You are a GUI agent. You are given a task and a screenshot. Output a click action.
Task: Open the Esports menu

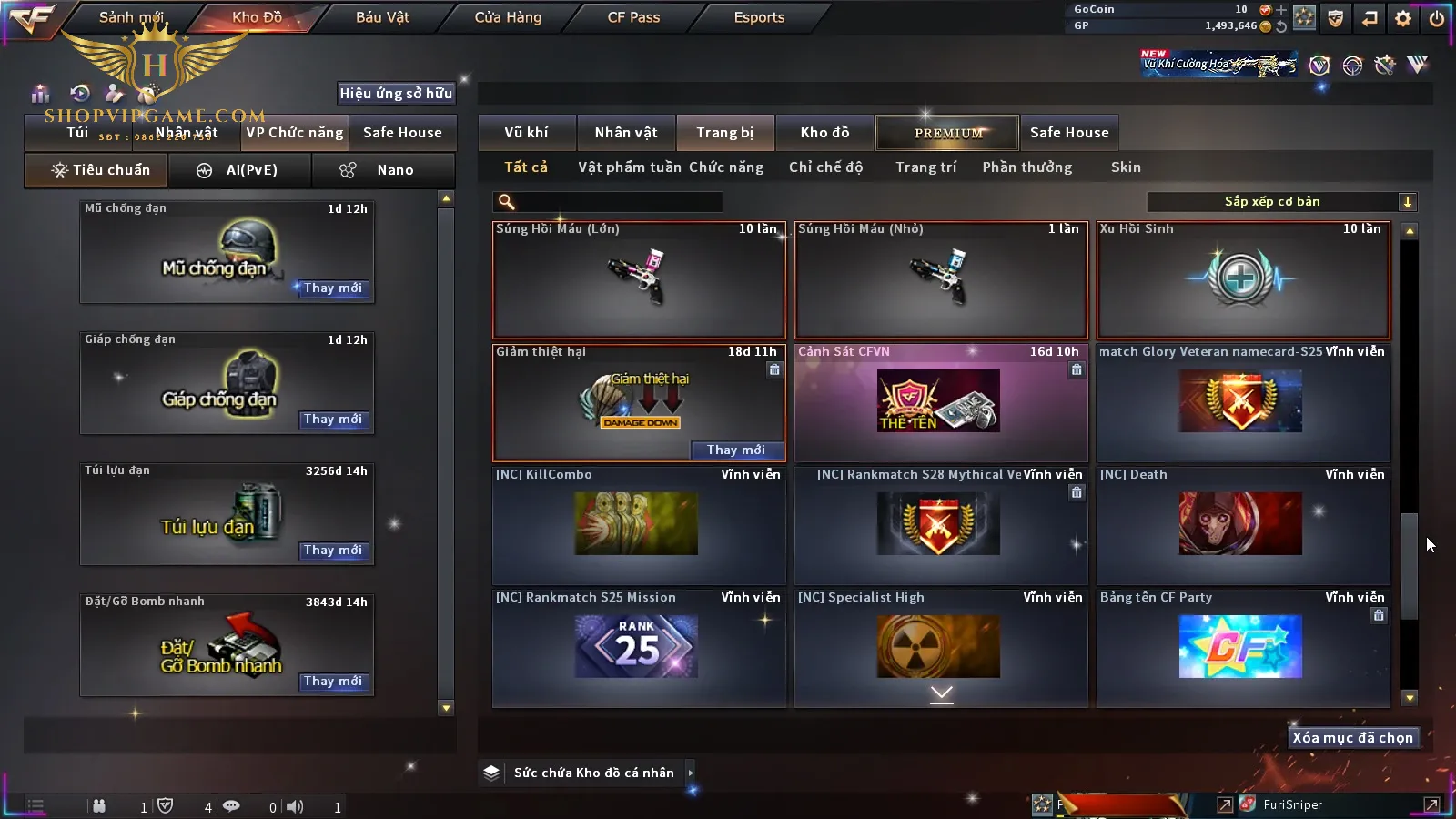pos(759,17)
